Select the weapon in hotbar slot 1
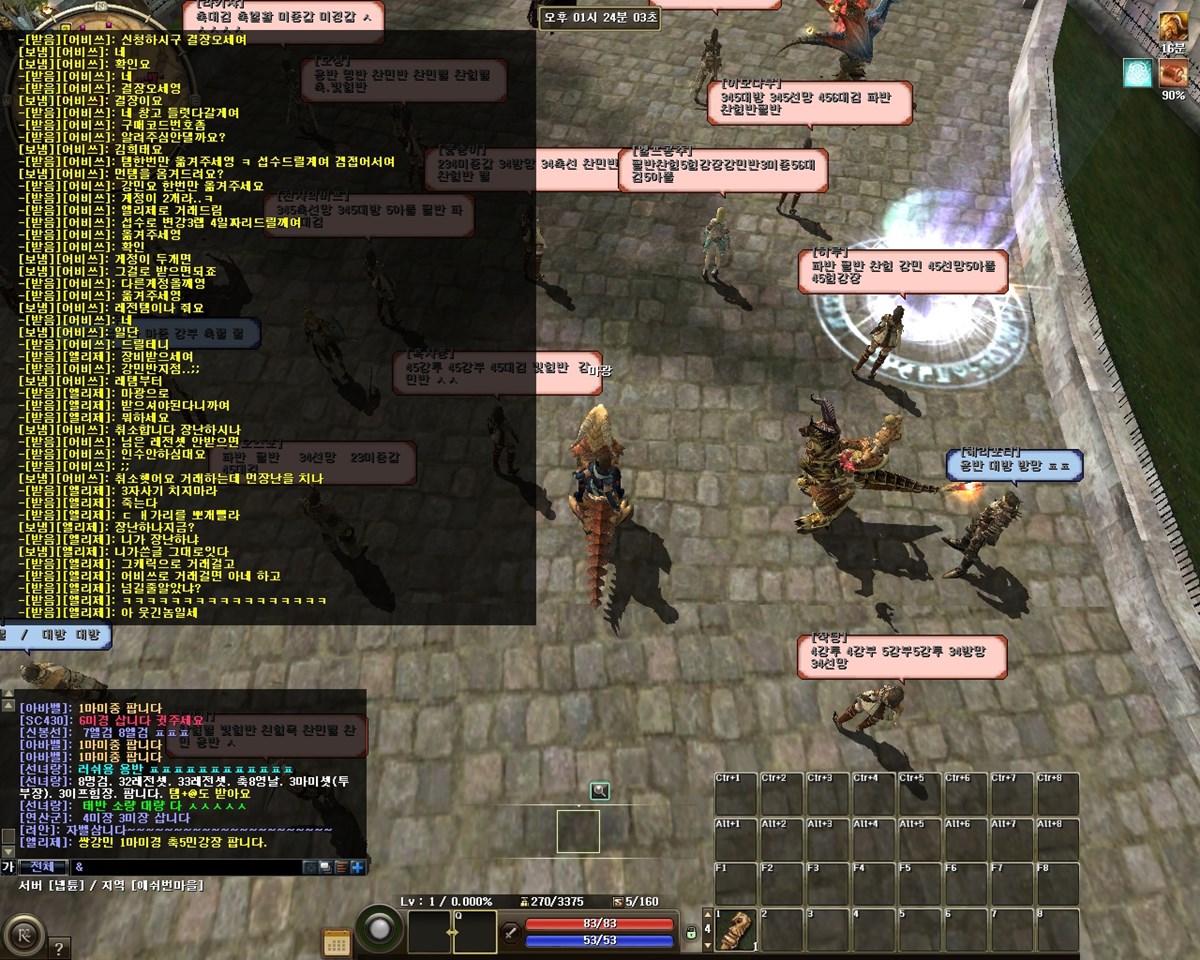 coord(735,930)
